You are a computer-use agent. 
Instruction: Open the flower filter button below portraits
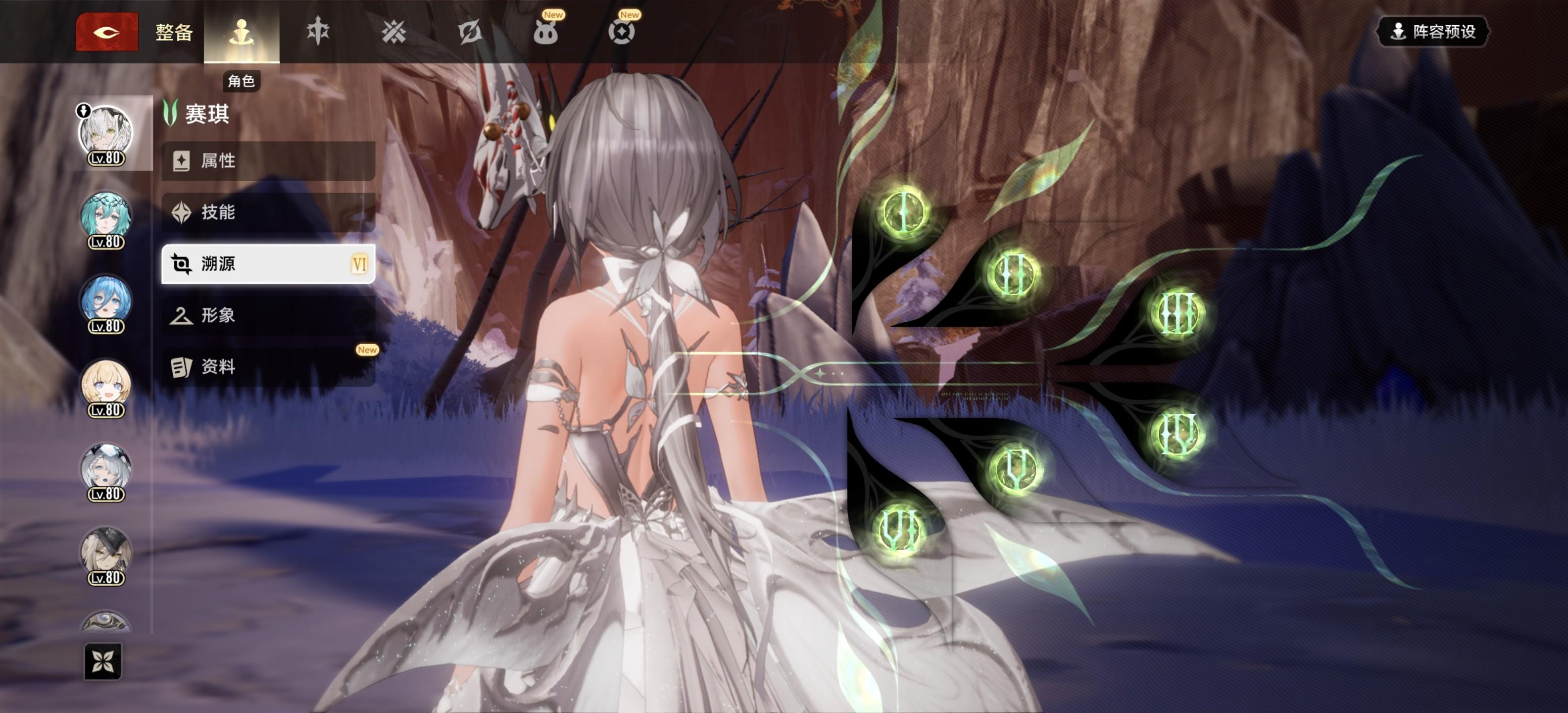pos(103,661)
